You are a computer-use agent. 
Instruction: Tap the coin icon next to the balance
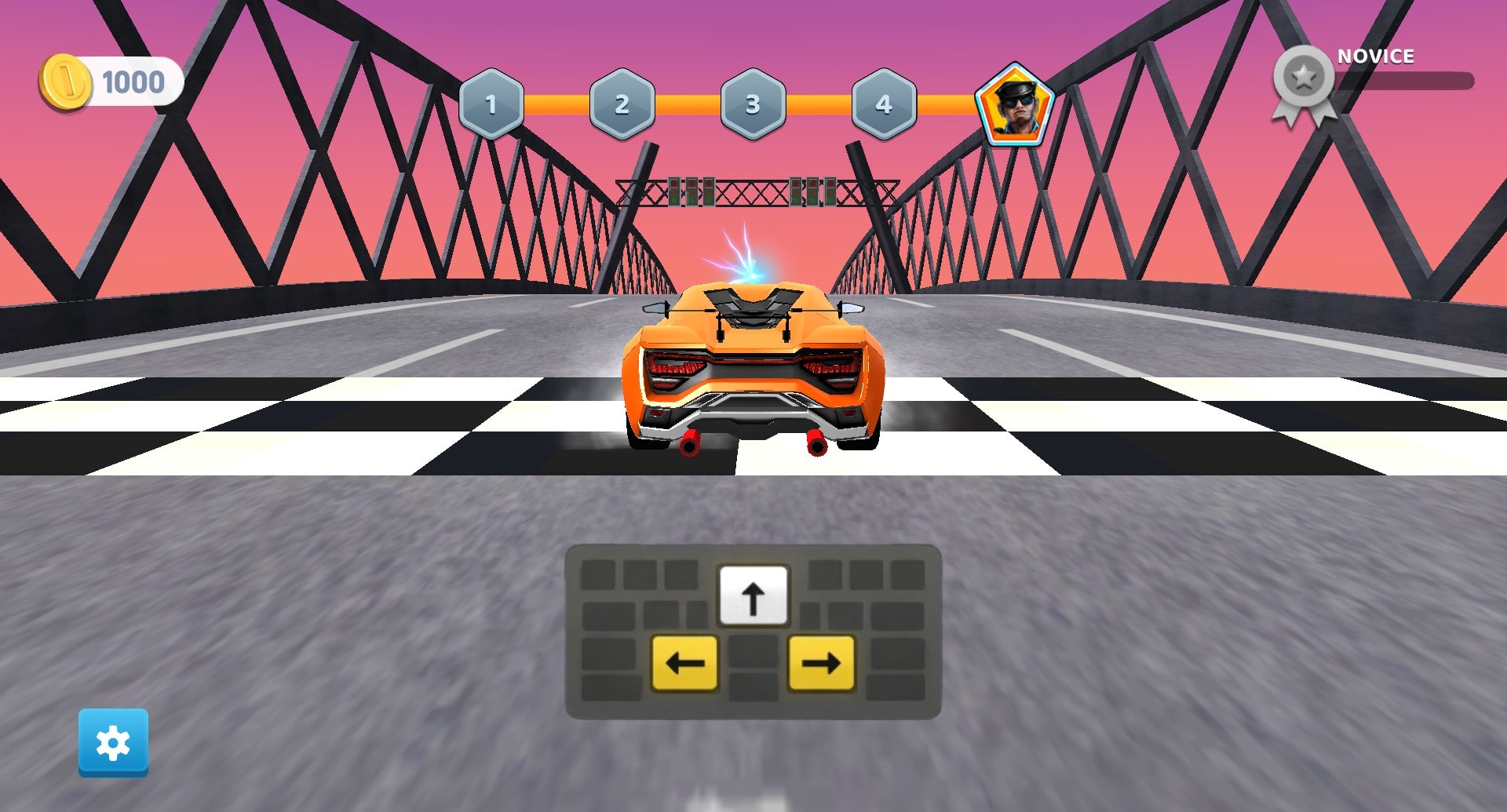pyautogui.click(x=67, y=79)
